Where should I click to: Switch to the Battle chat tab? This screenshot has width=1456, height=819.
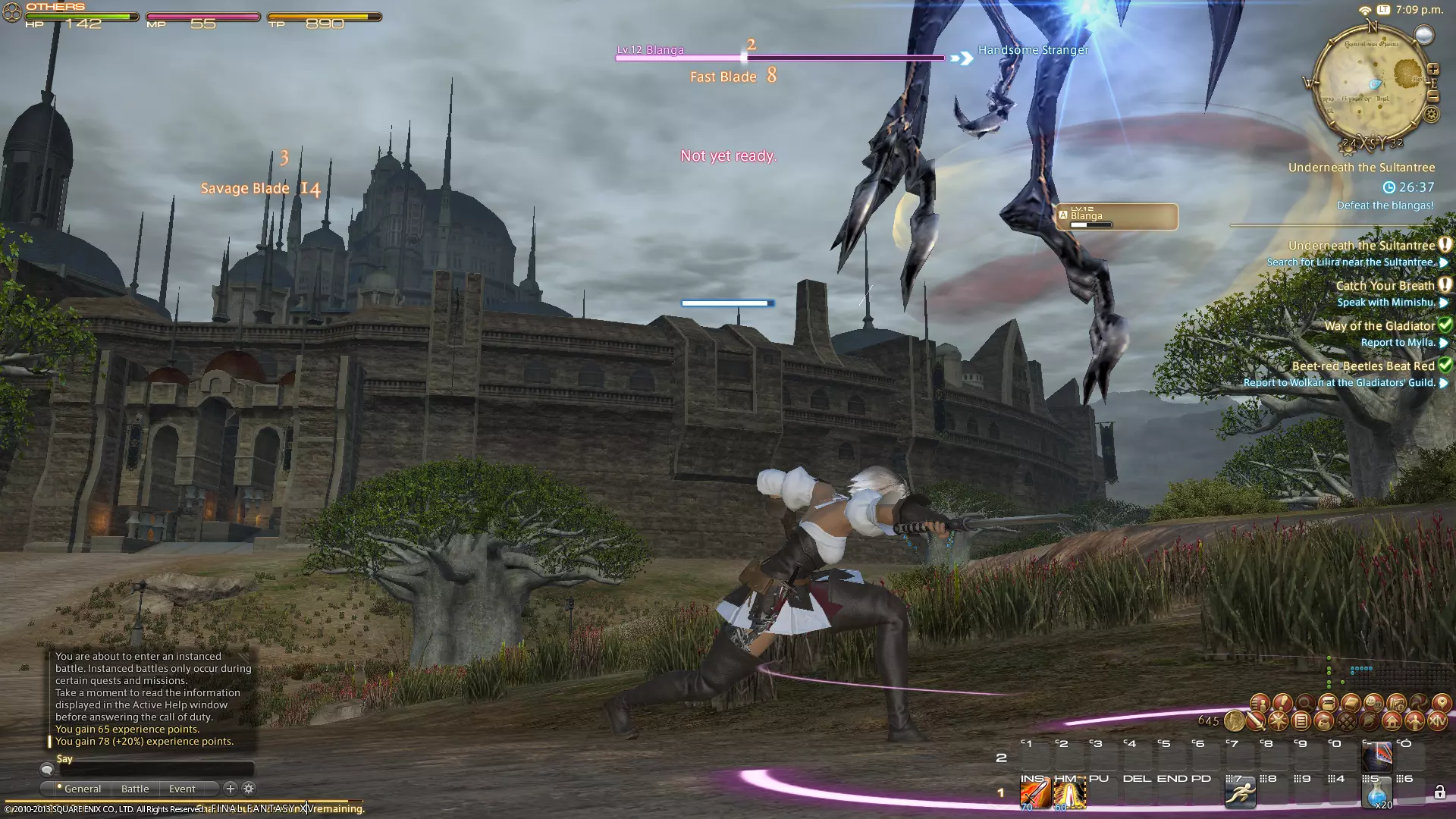tap(135, 789)
